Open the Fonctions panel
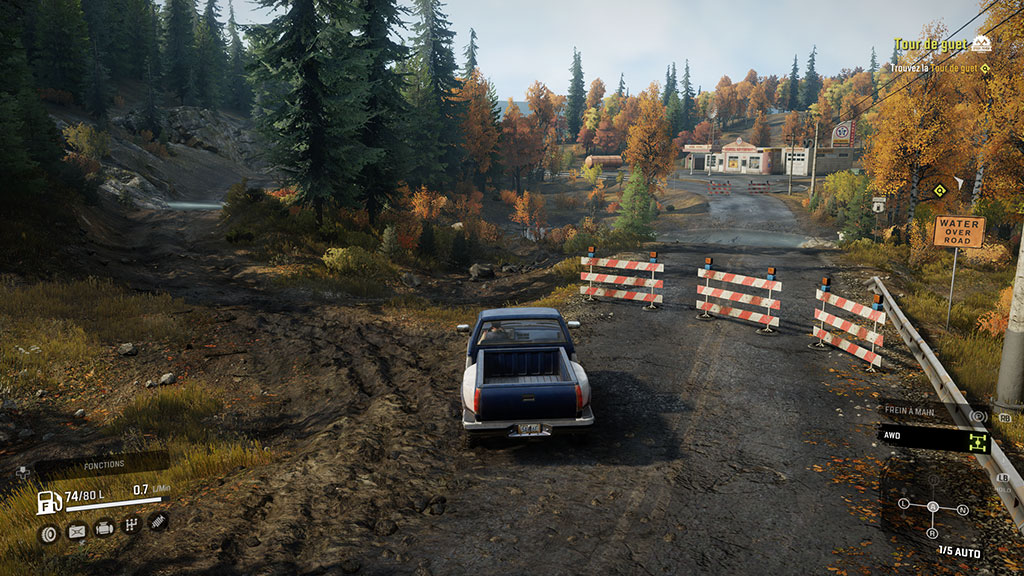1024x576 pixels. [x=103, y=464]
